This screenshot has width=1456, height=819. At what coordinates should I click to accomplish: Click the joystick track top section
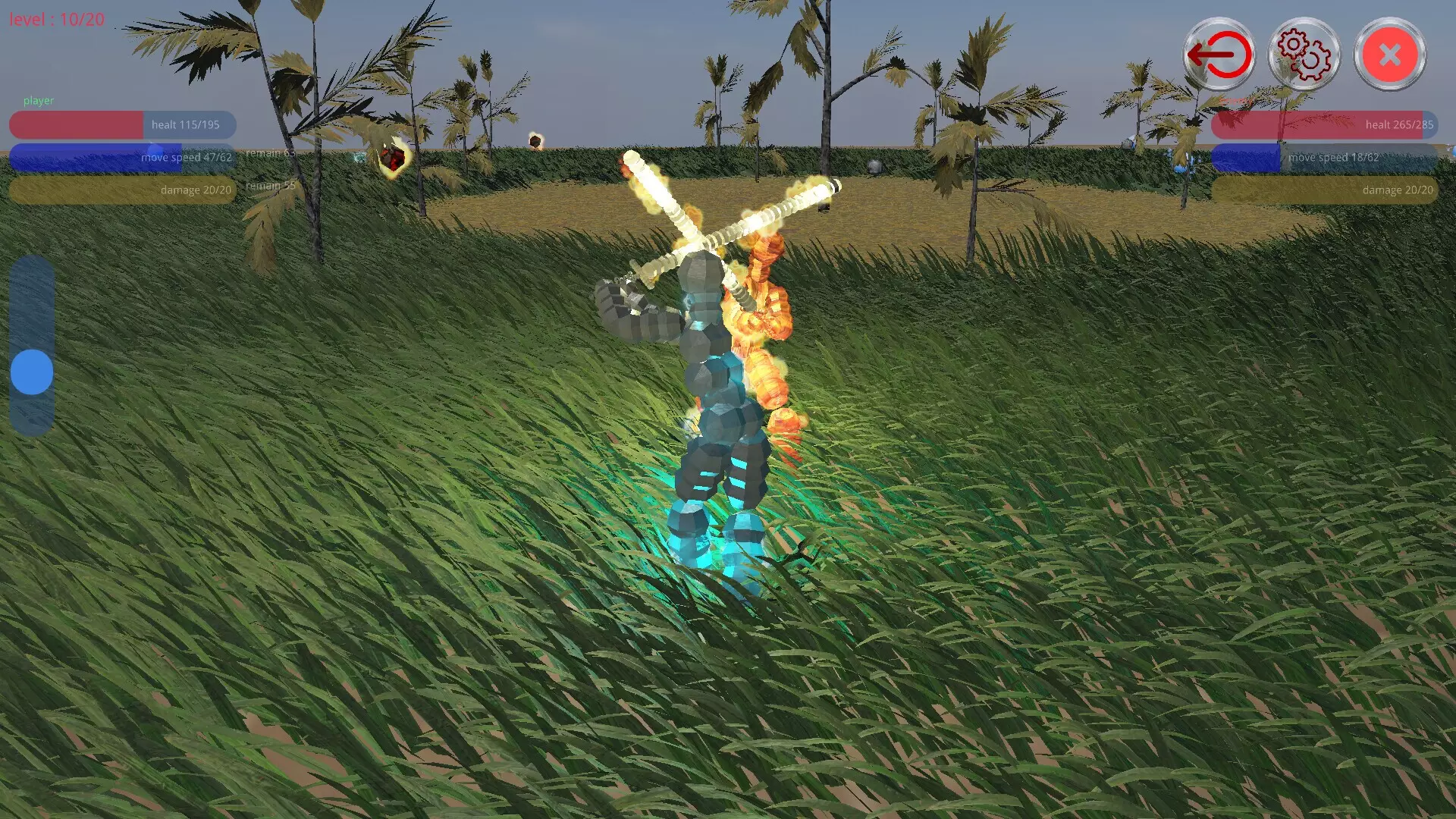click(31, 296)
